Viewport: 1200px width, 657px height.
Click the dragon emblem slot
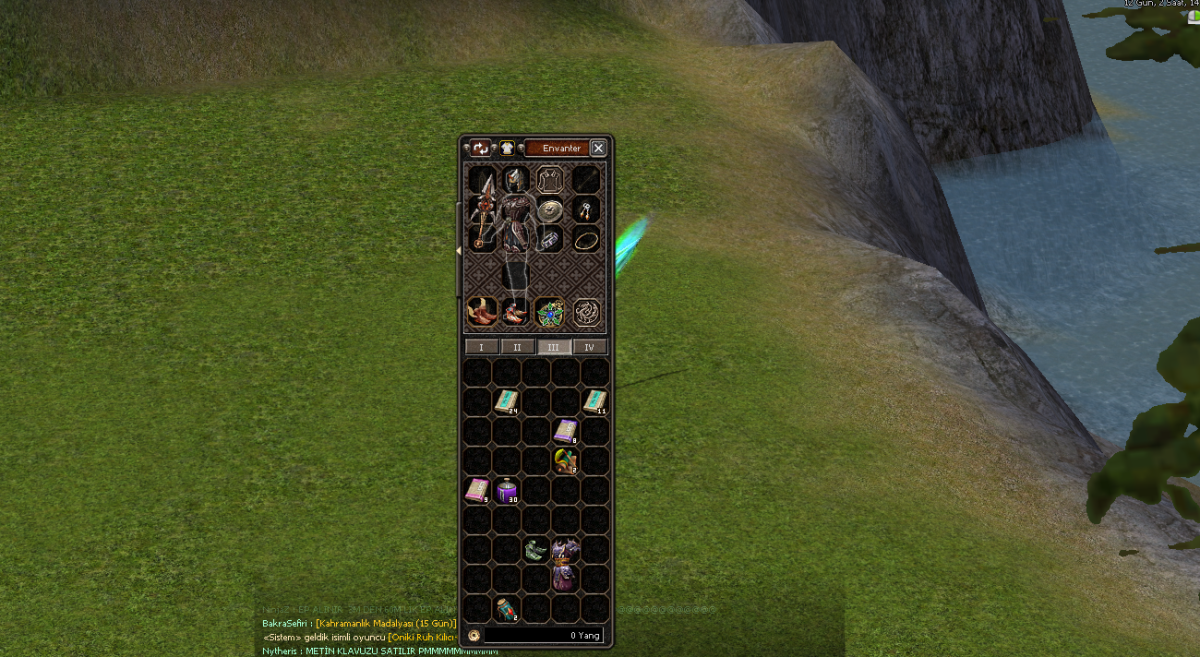[586, 312]
